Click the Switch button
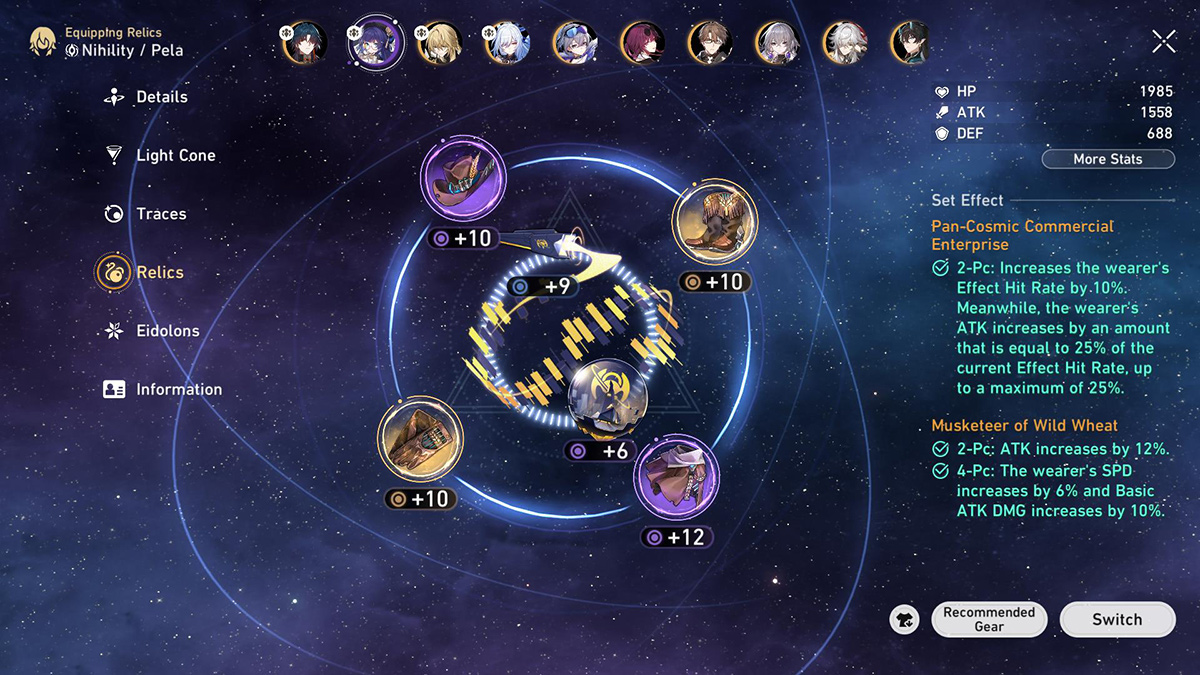The height and width of the screenshot is (675, 1200). point(1116,619)
